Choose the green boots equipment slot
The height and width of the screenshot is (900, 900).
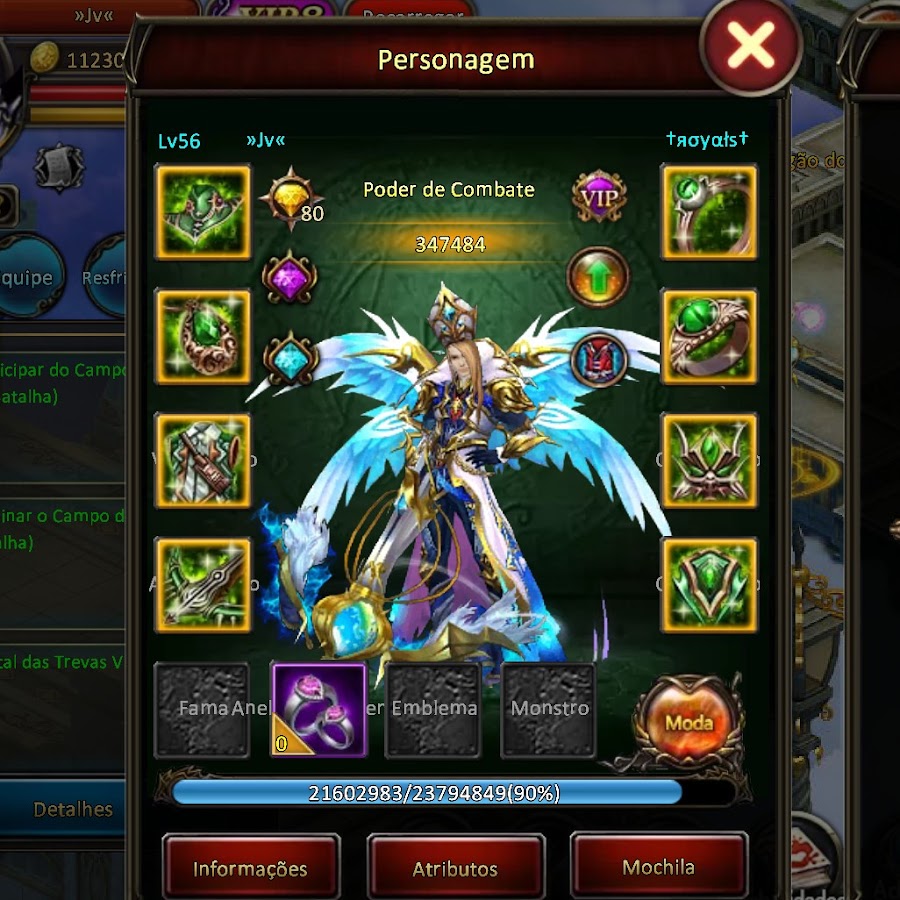[x=203, y=461]
